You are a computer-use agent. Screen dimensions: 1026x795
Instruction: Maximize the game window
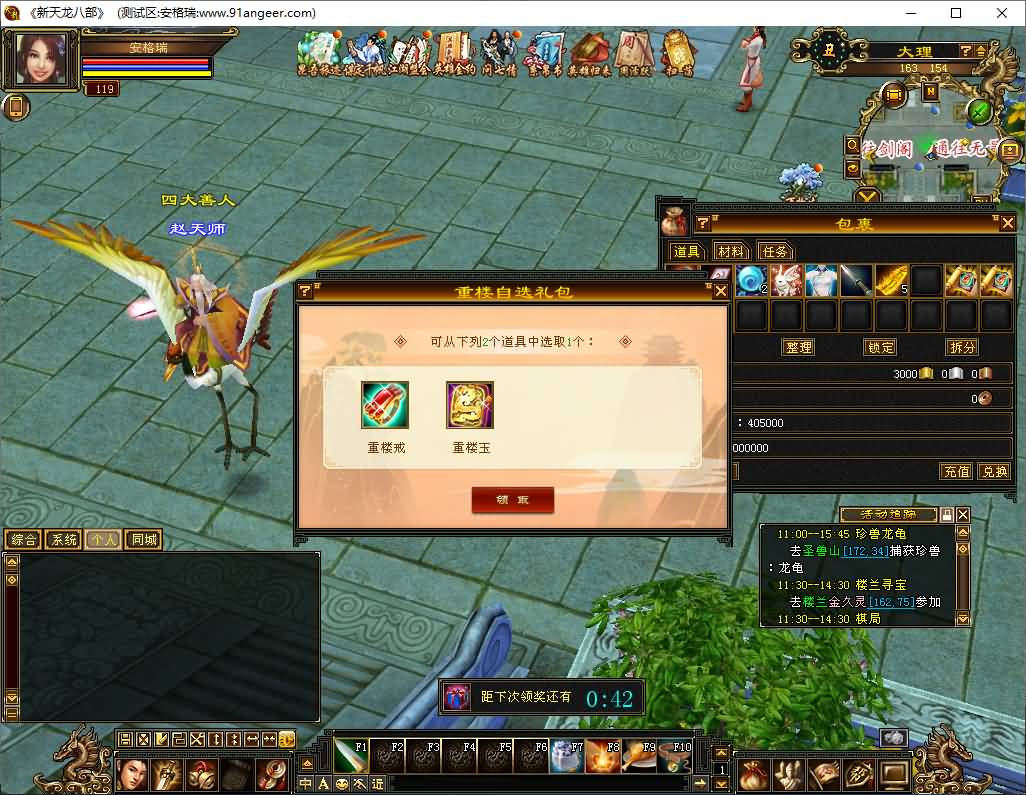click(x=955, y=13)
